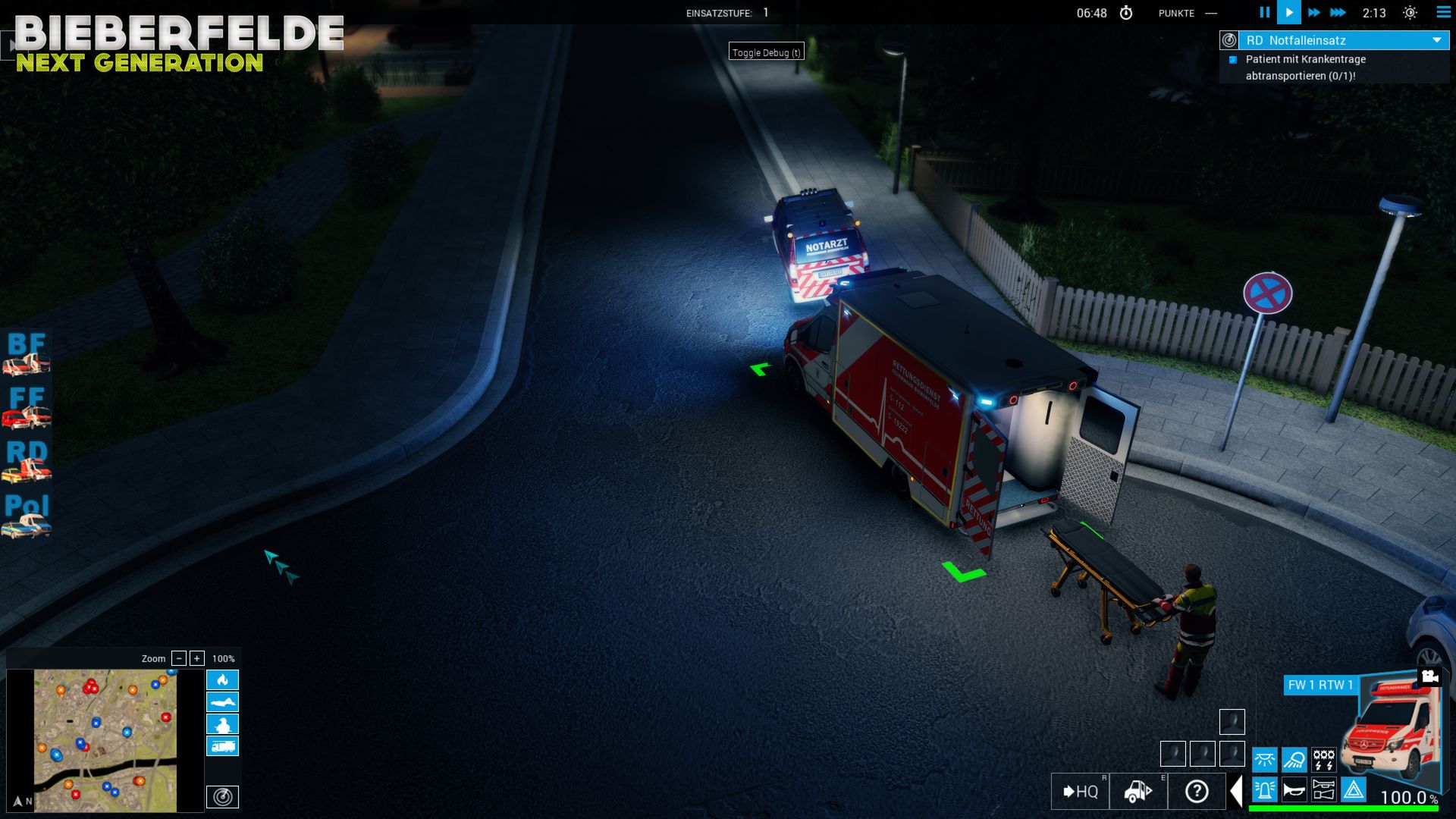The image size is (1456, 819).
Task: Collapse the RD Notfalleinsatz mission dropdown
Action: click(1436, 40)
